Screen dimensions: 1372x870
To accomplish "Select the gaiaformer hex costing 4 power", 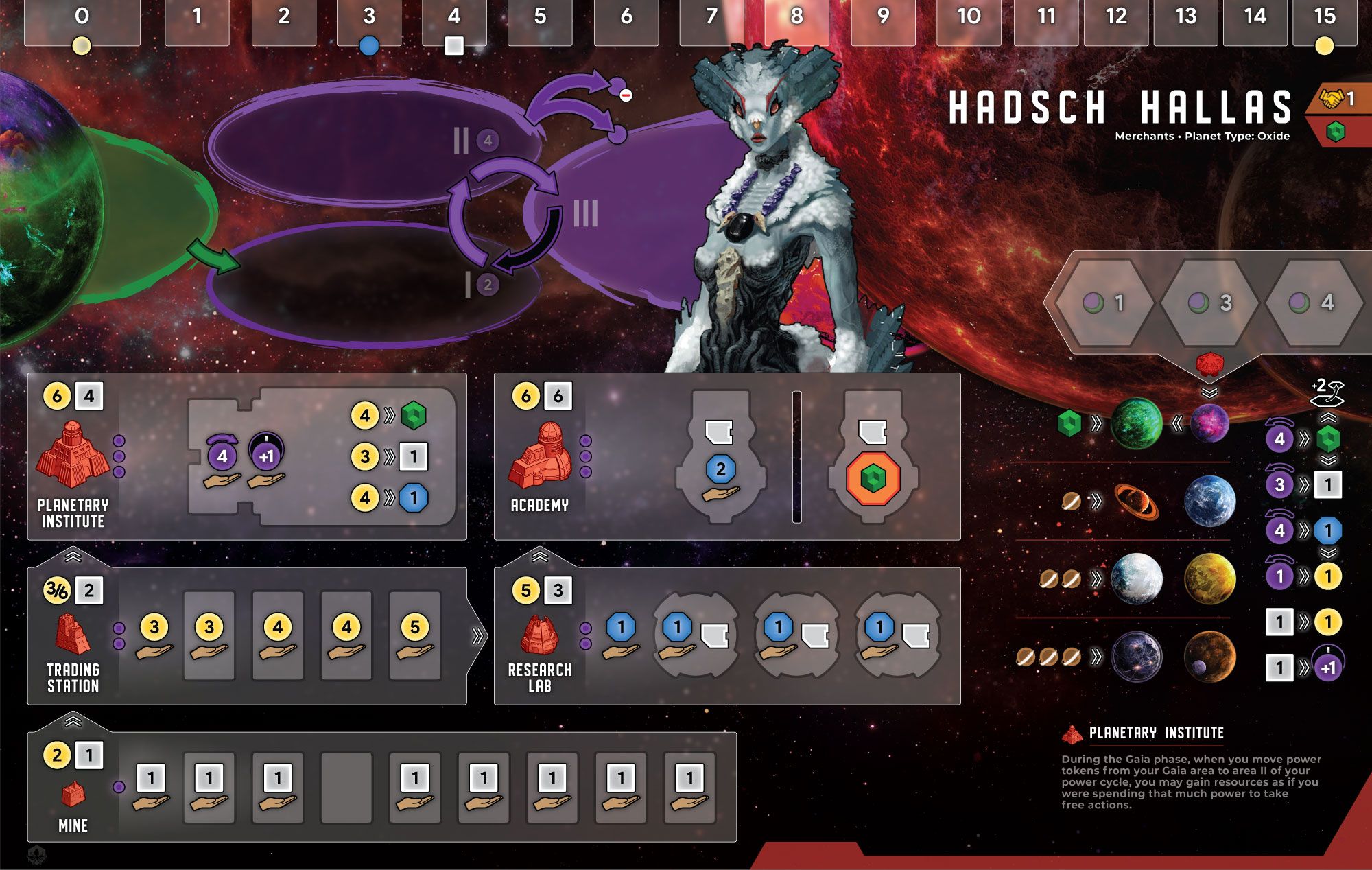I will pyautogui.click(x=1312, y=303).
